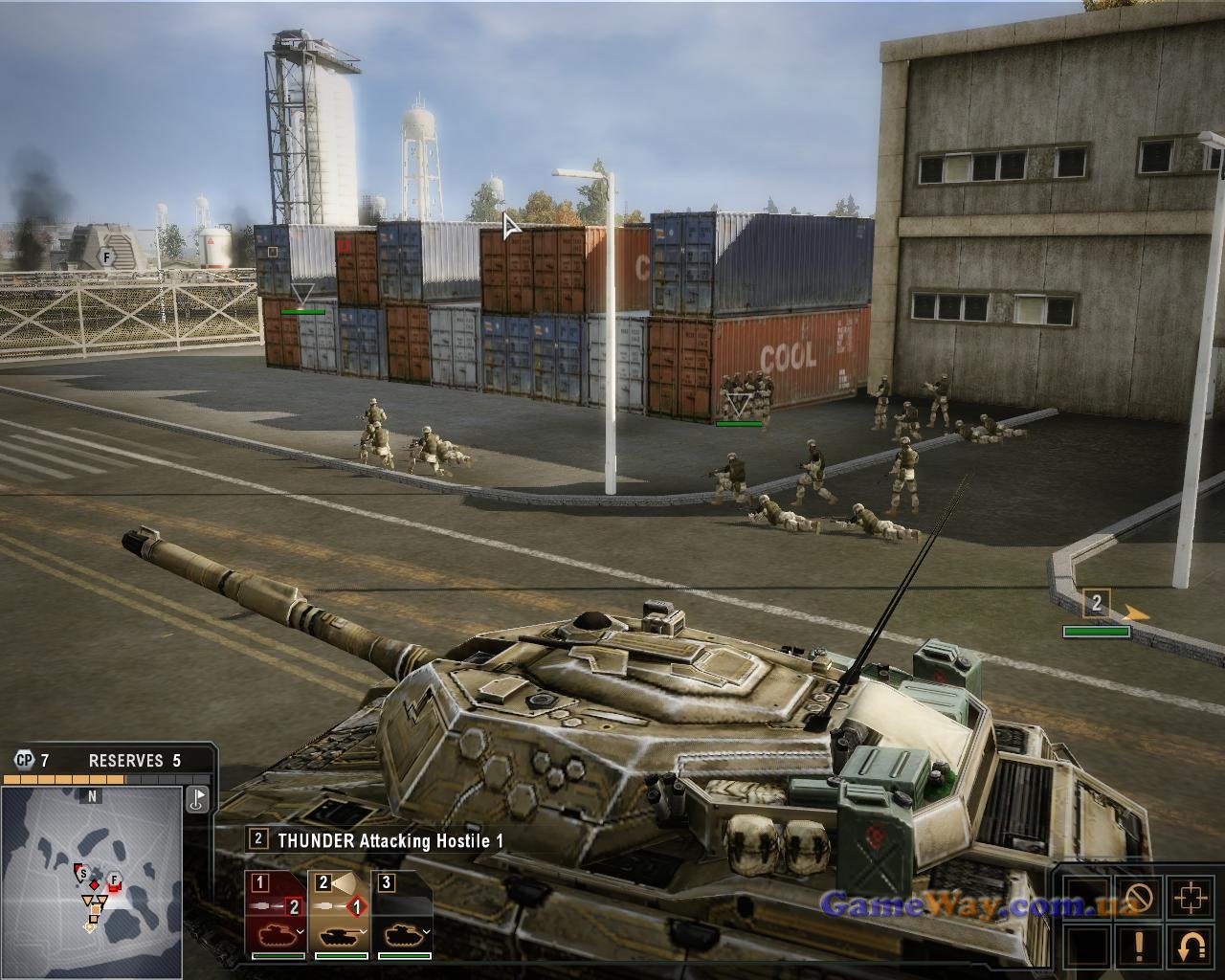Activate the cancel order (crossed circle) command
Image resolution: width=1225 pixels, height=980 pixels.
[x=1139, y=898]
